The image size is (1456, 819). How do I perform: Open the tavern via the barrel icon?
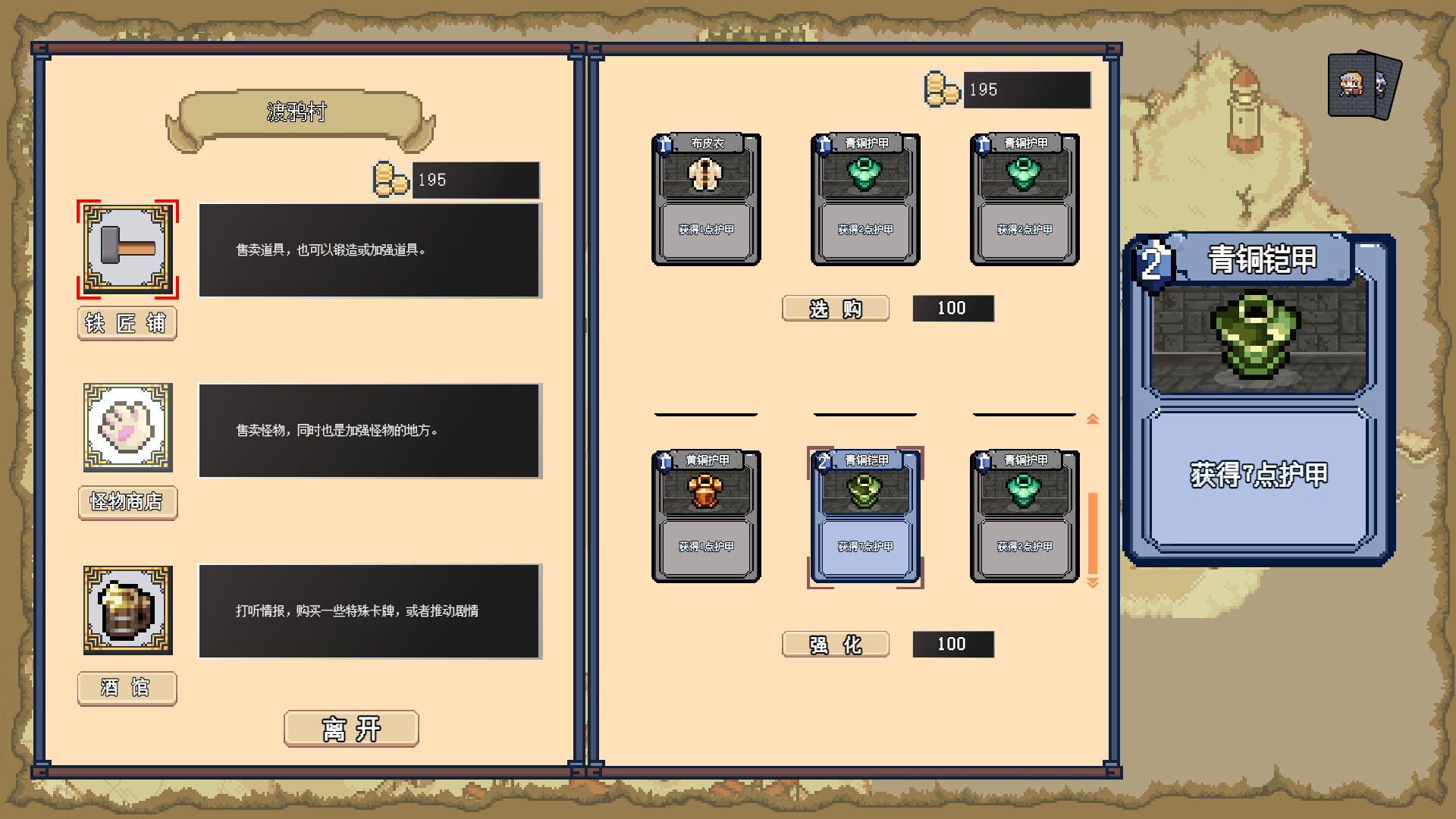click(127, 611)
